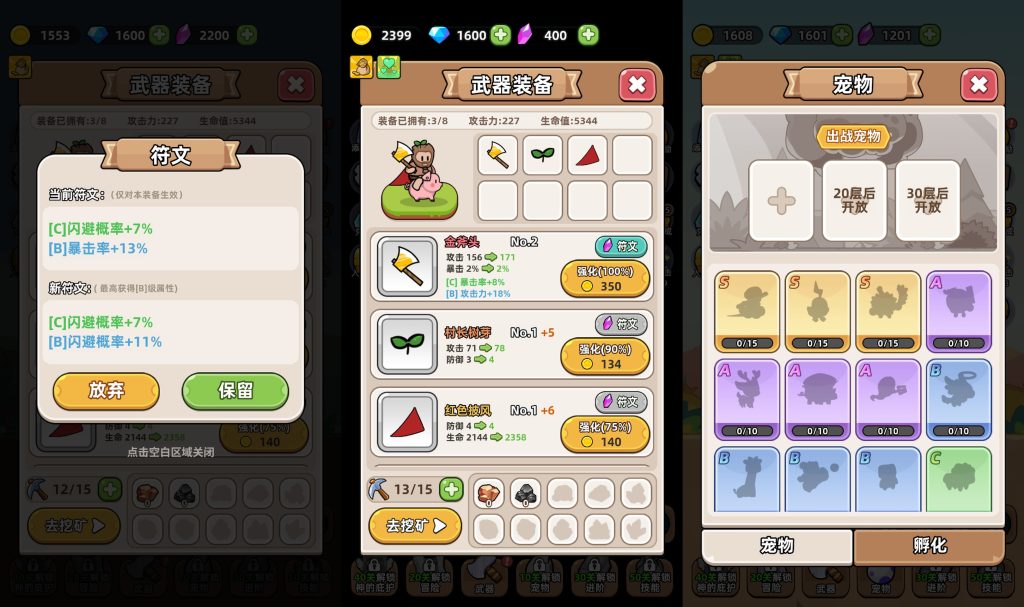Add a battle pet in the plus slot
The image size is (1024, 607).
click(x=780, y=200)
